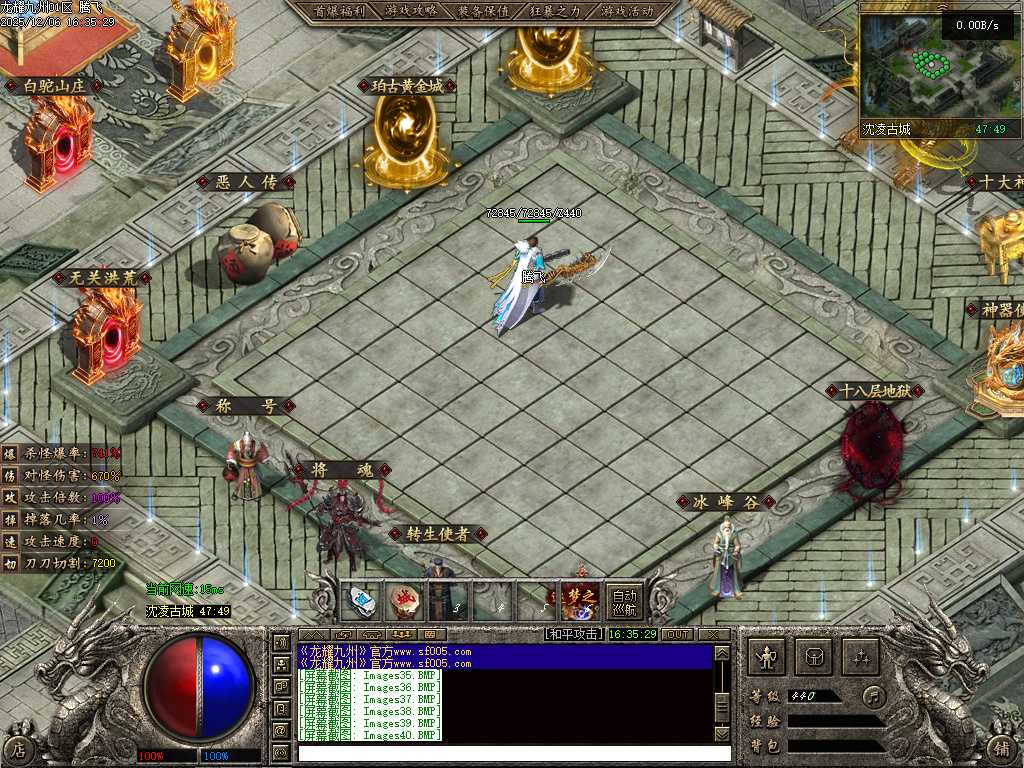This screenshot has width=1024, height=768.
Task: Use the 回 scroll in the hotbar
Action: (x=361, y=600)
